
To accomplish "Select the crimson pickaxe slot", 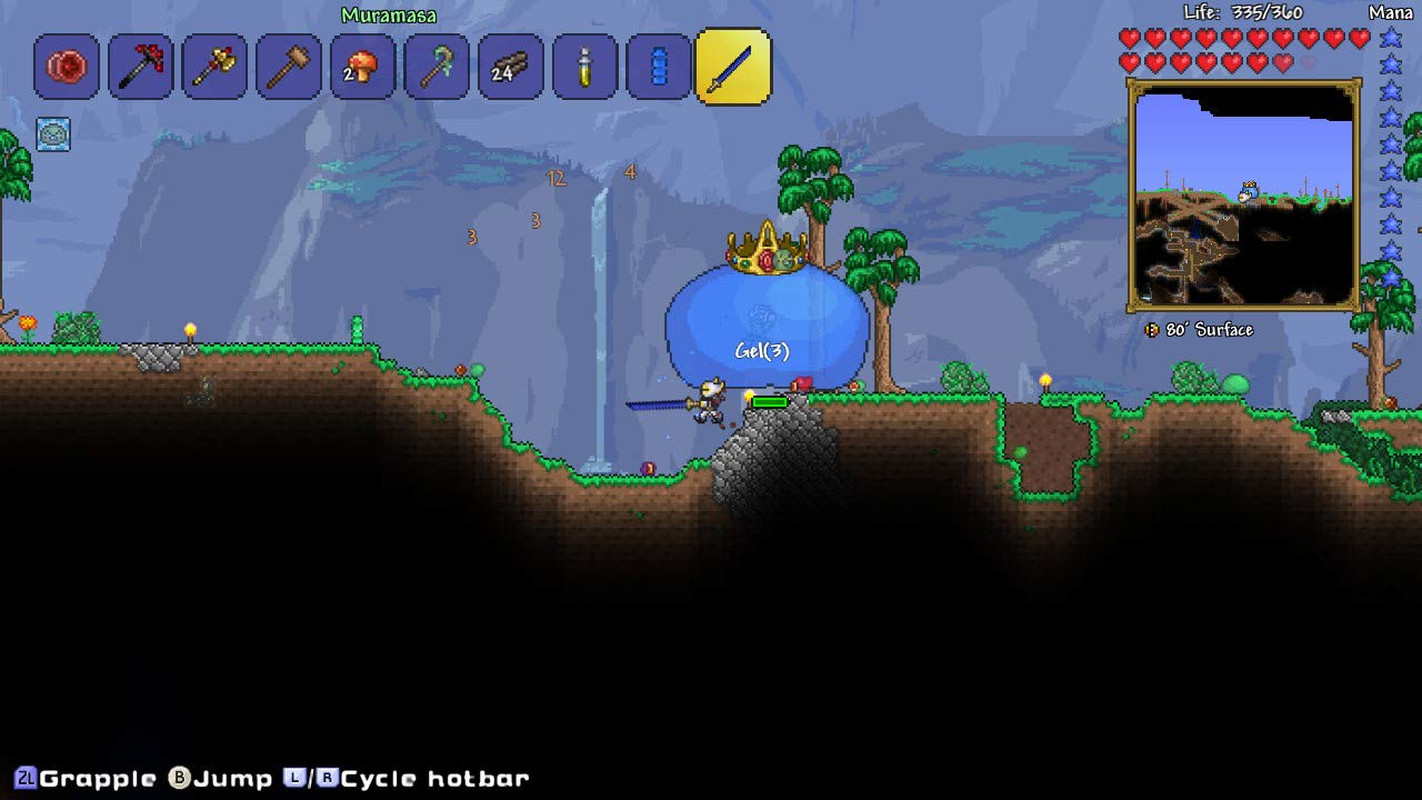I will click(140, 67).
